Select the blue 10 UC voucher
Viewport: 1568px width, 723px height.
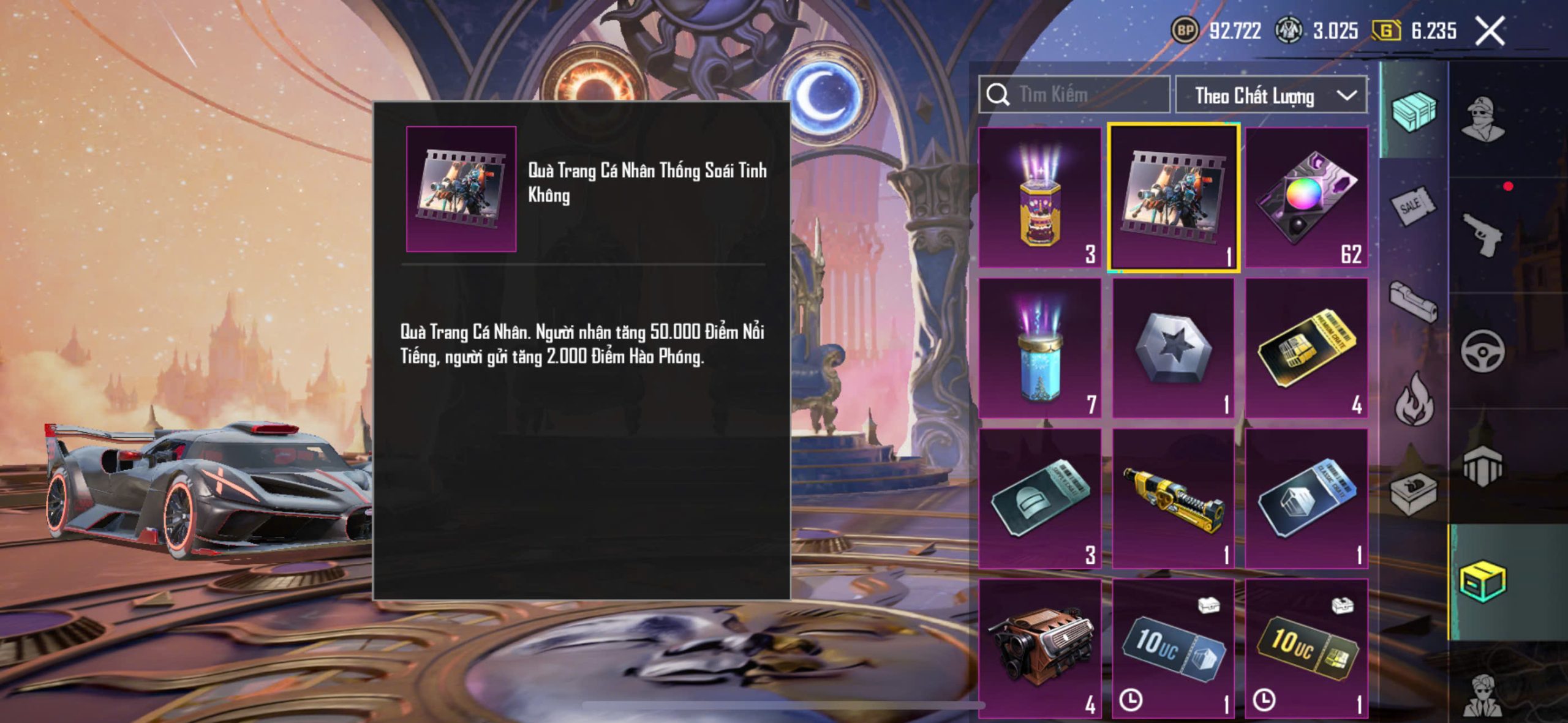(1173, 649)
